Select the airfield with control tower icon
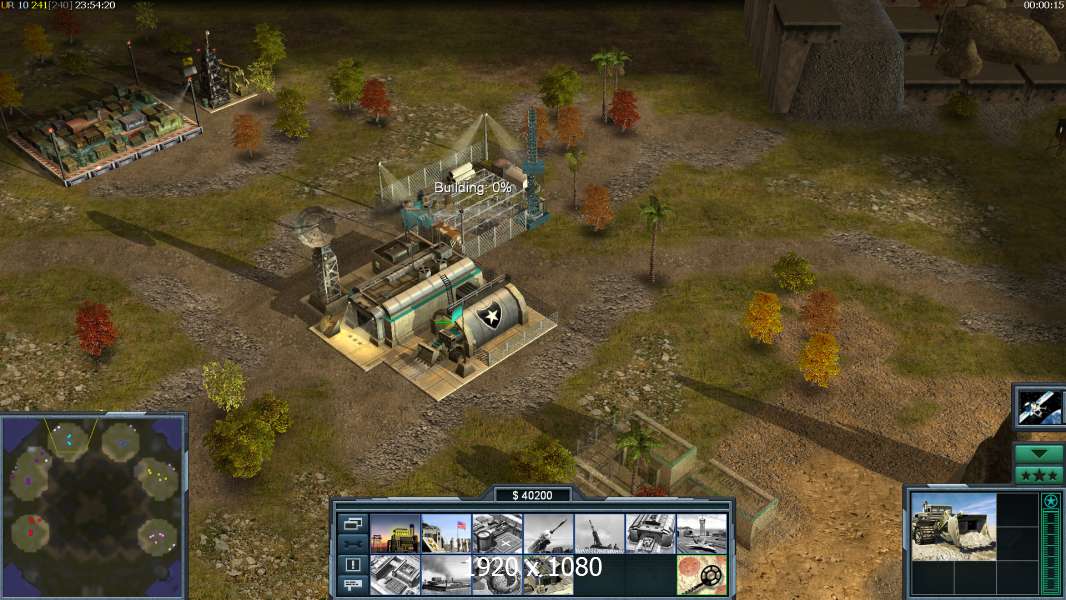1066x600 pixels. [x=701, y=534]
